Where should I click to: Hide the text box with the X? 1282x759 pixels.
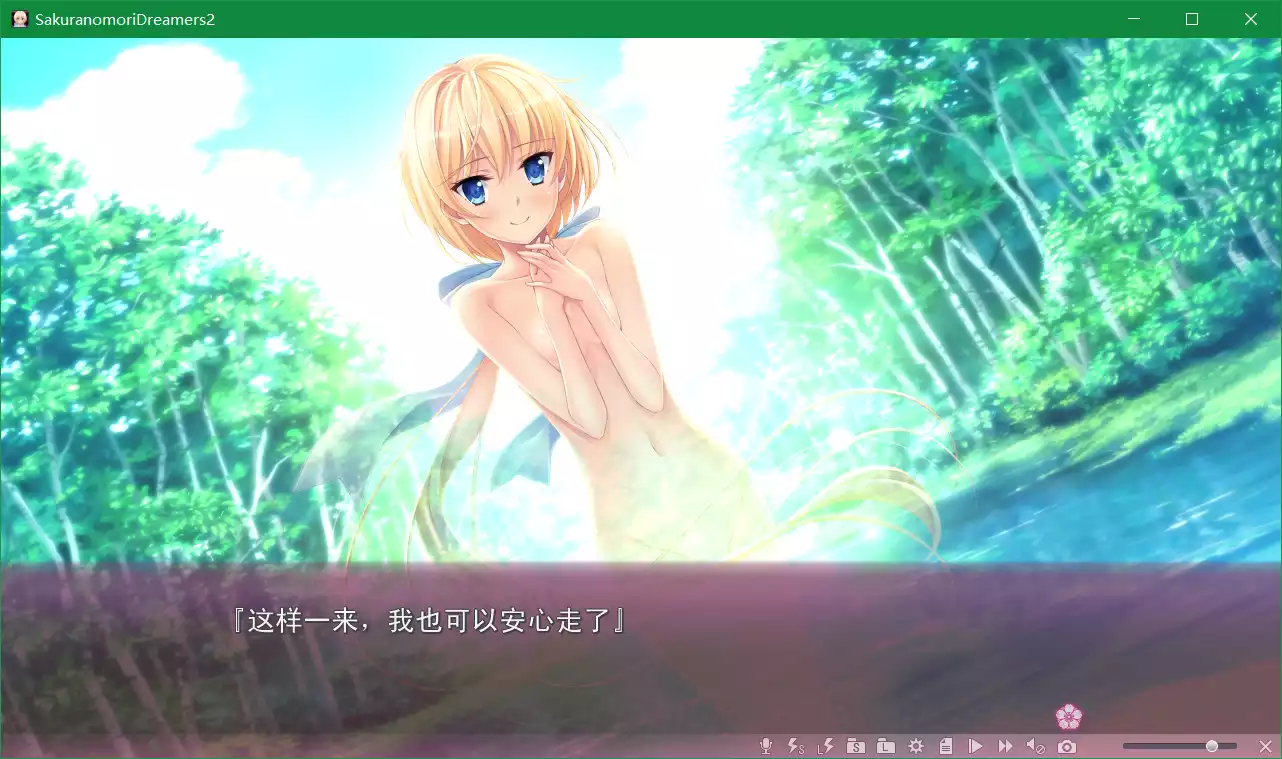1264,745
